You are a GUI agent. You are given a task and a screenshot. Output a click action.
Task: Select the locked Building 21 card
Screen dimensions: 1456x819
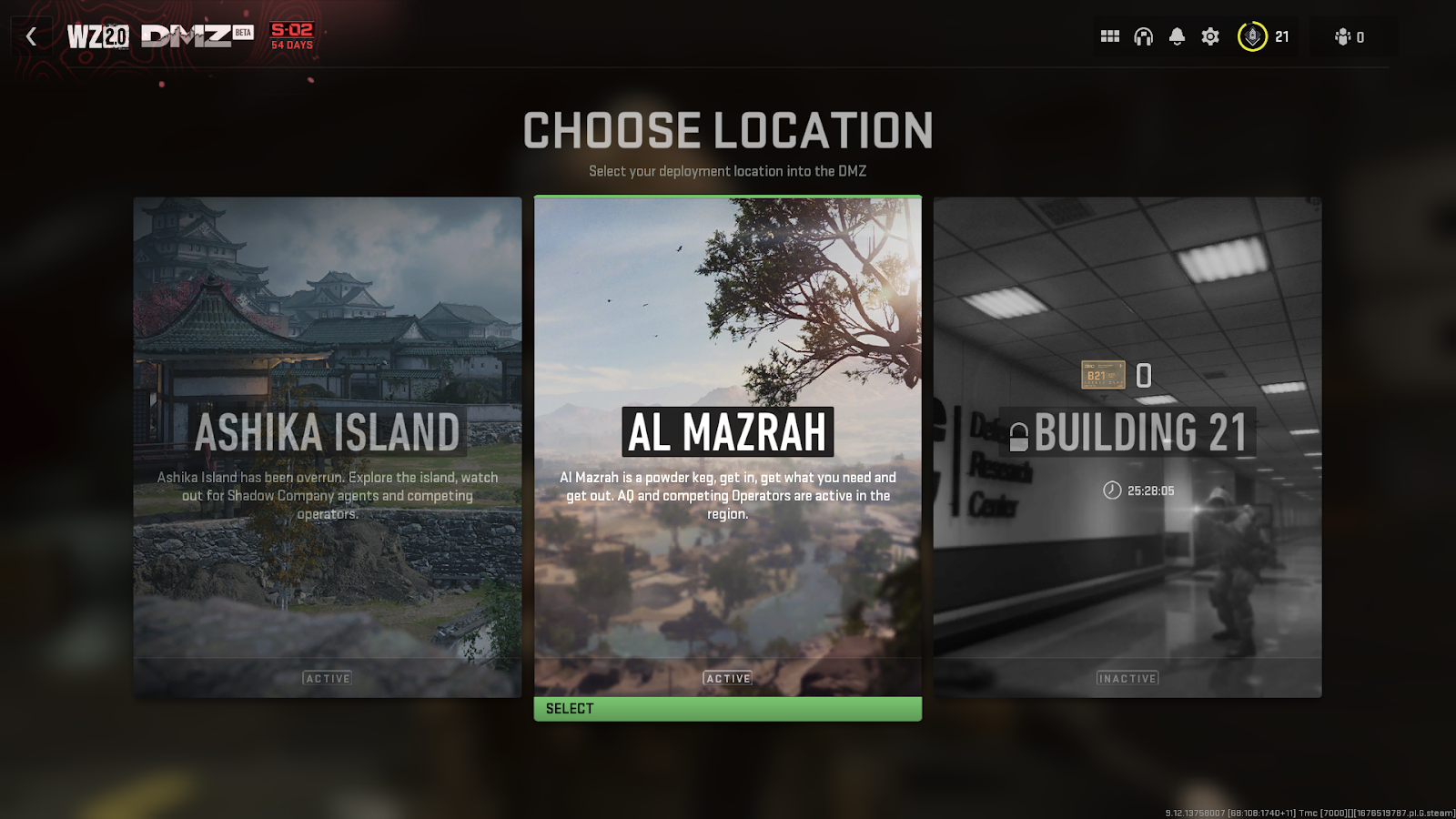[x=1127, y=447]
